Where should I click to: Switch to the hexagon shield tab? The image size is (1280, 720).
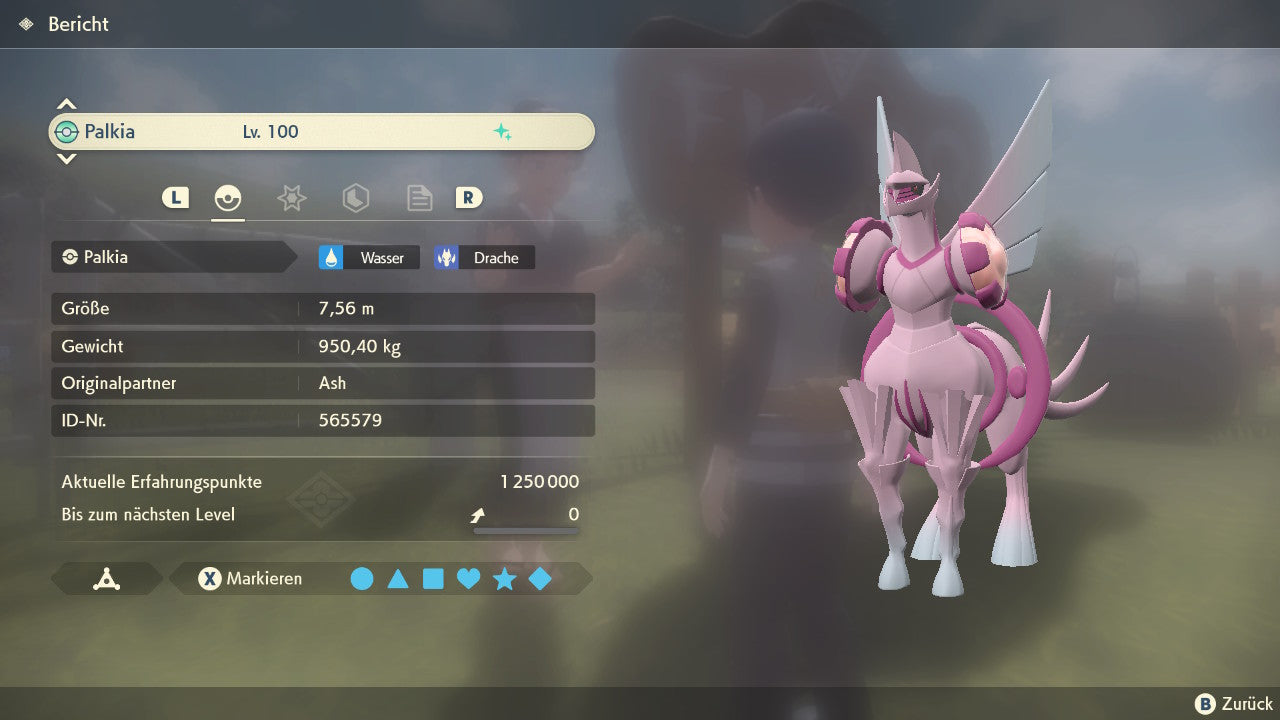coord(355,198)
